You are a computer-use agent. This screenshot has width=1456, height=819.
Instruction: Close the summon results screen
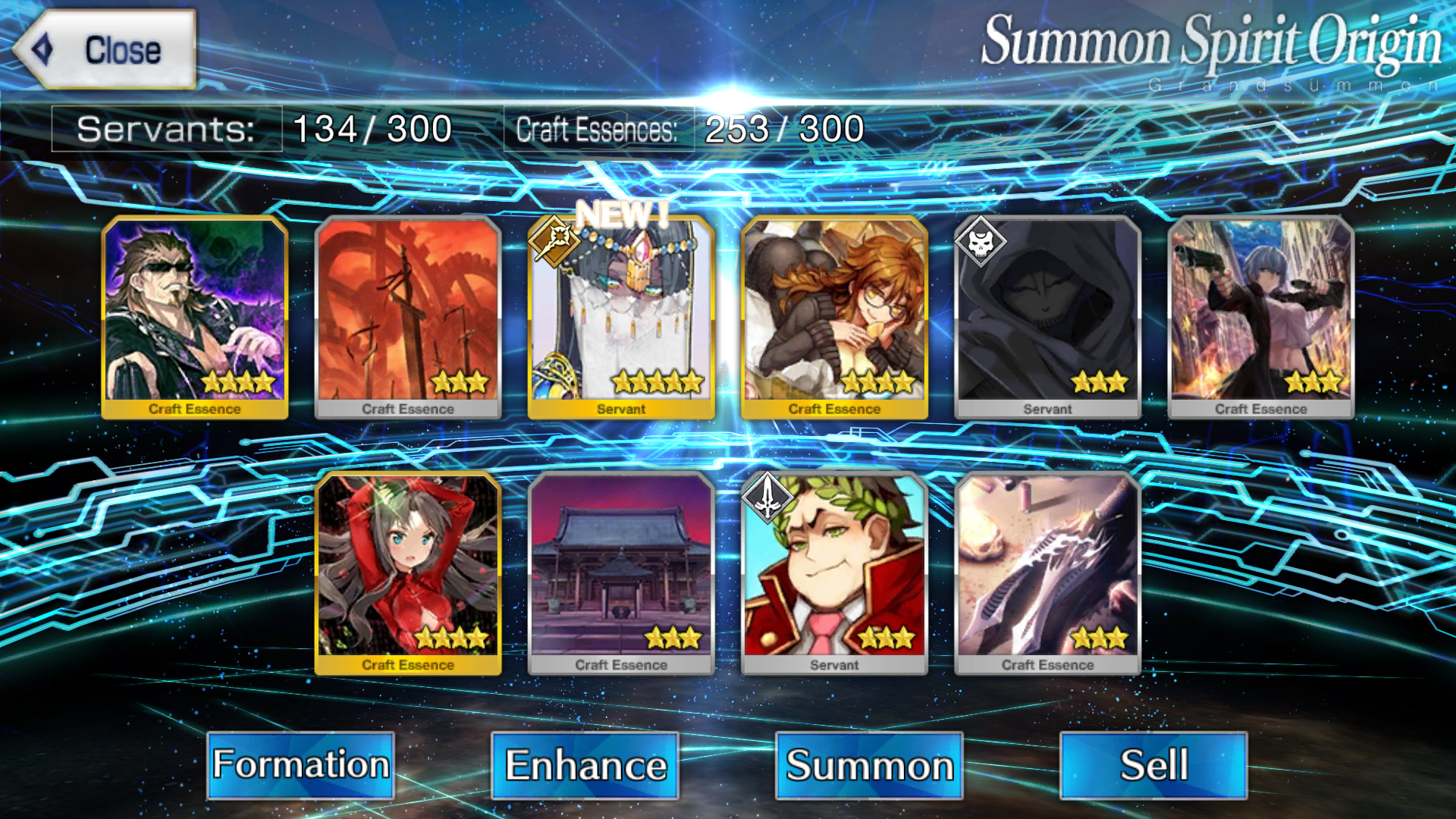tap(105, 50)
